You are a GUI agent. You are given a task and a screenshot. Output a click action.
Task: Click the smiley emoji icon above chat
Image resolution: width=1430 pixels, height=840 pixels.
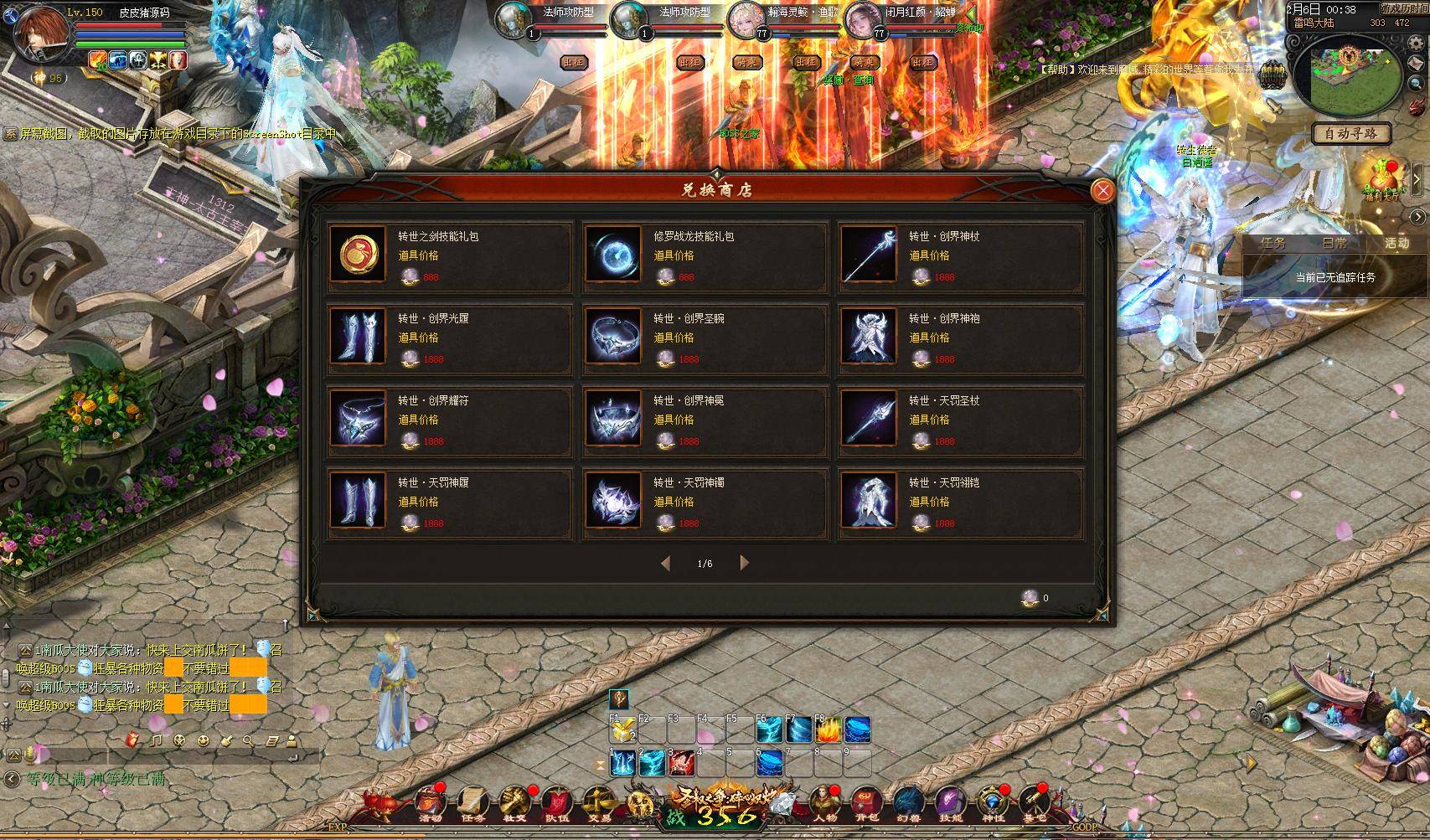pyautogui.click(x=204, y=740)
